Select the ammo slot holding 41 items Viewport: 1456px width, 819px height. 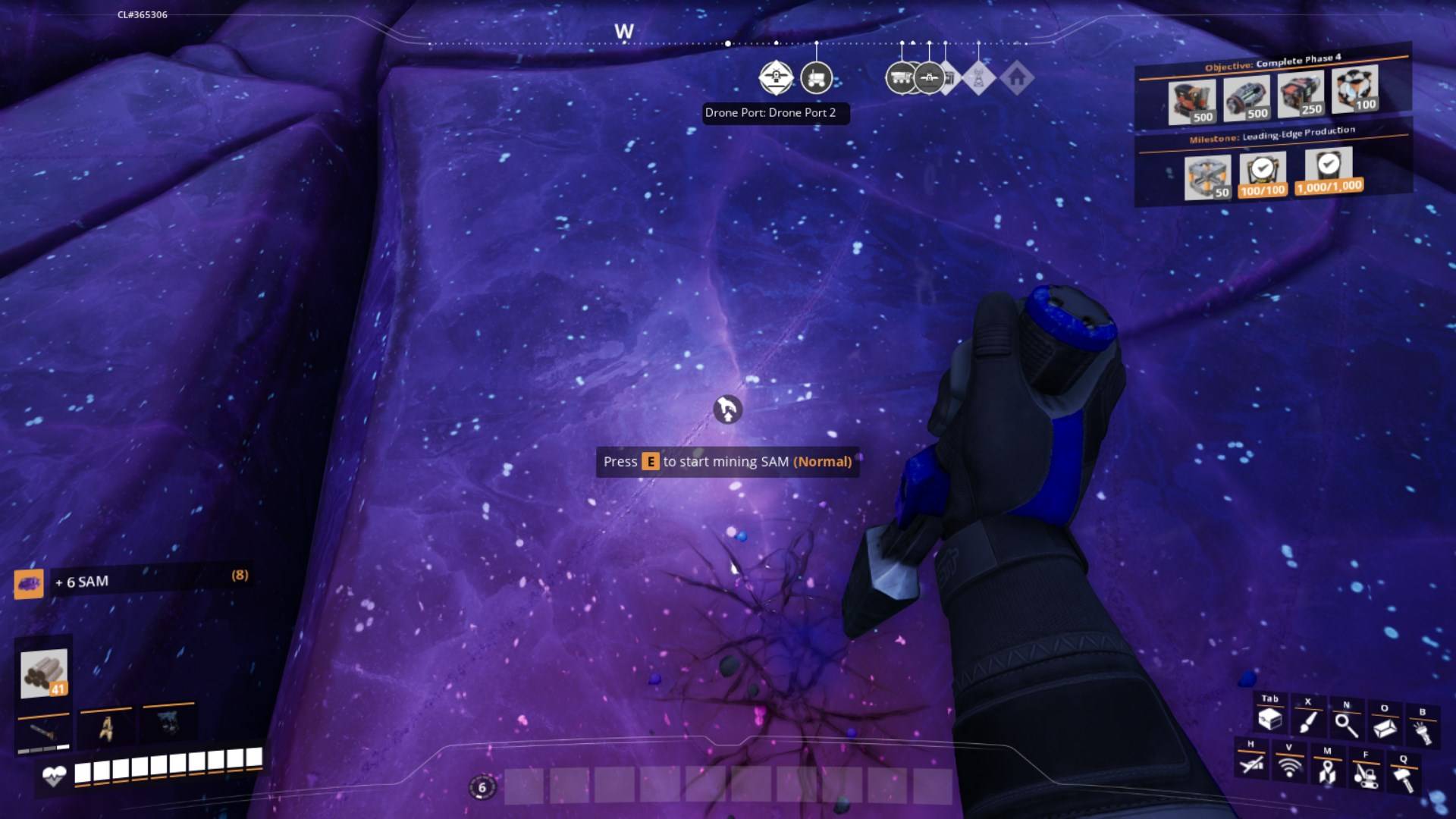tap(44, 673)
